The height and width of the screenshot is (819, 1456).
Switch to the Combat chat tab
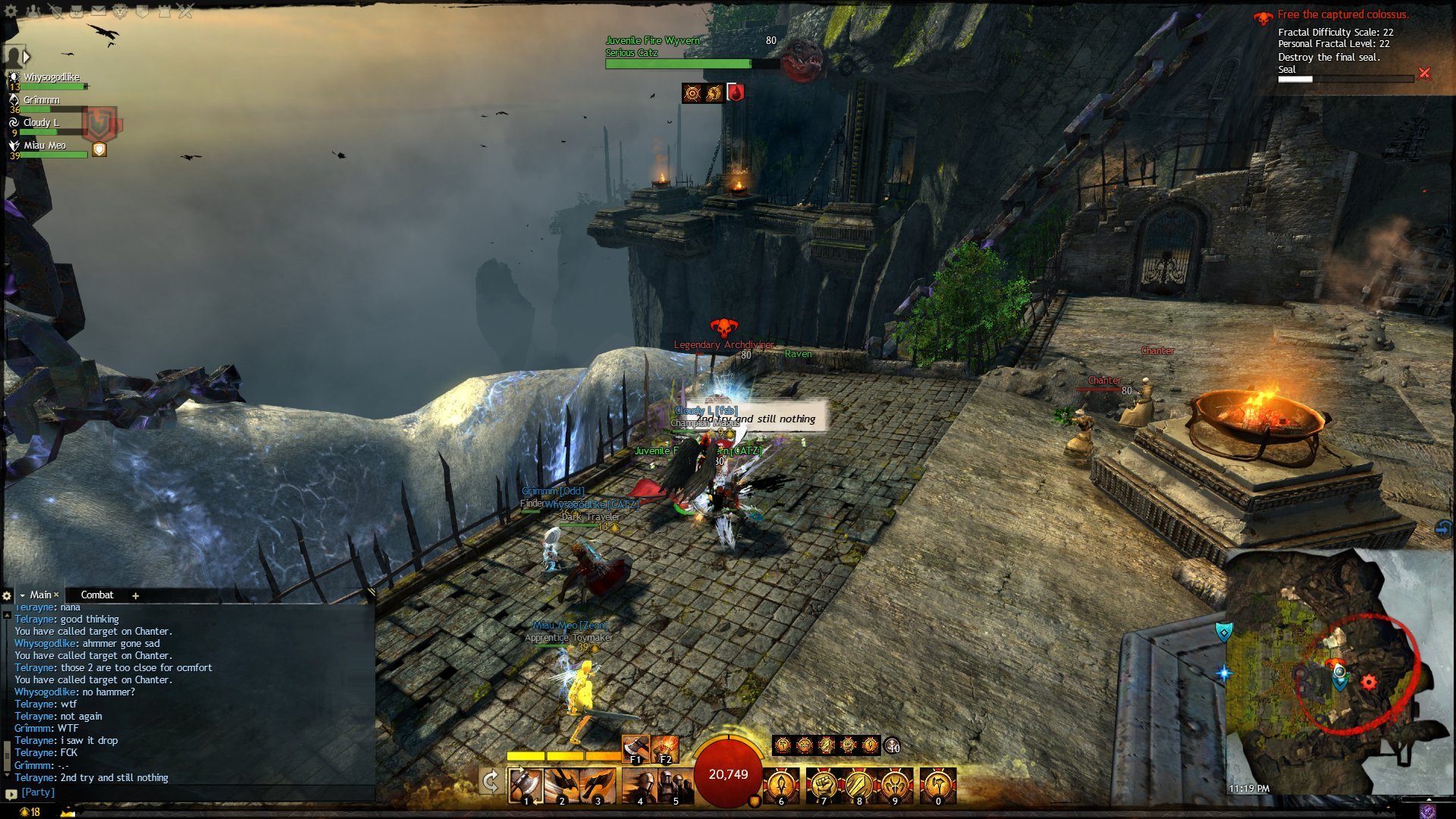[97, 595]
